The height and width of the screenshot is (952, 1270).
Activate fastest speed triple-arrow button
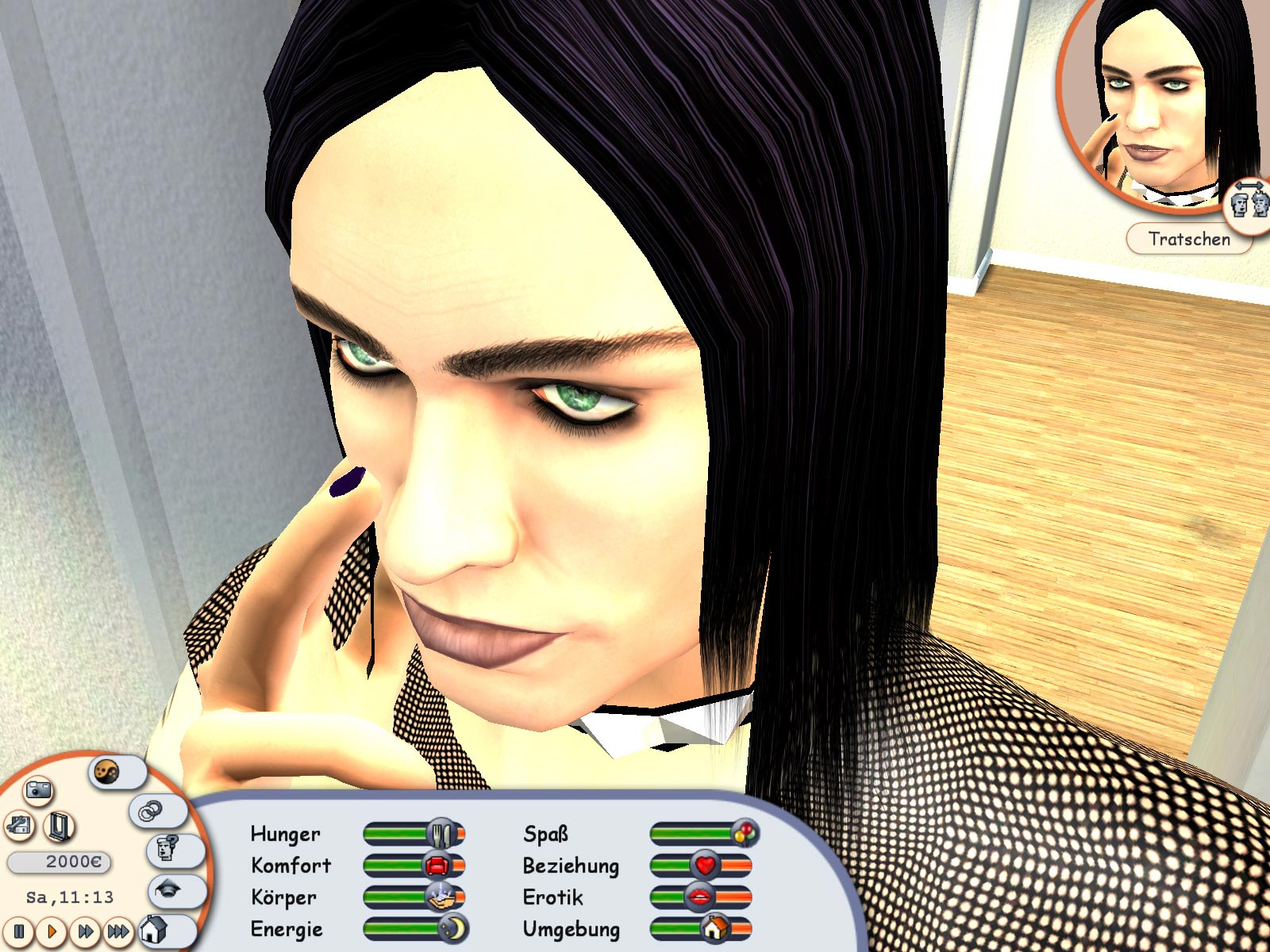[x=117, y=931]
